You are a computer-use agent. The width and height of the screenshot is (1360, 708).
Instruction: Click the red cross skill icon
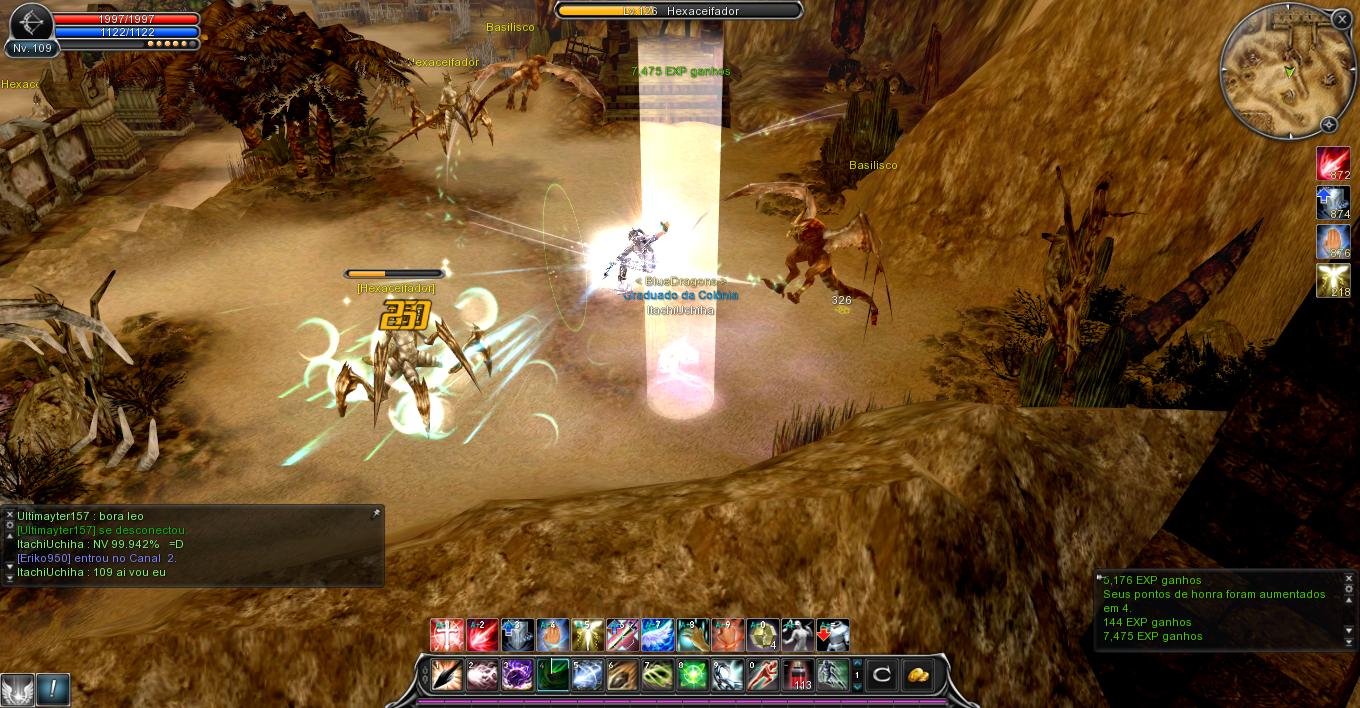coord(445,636)
